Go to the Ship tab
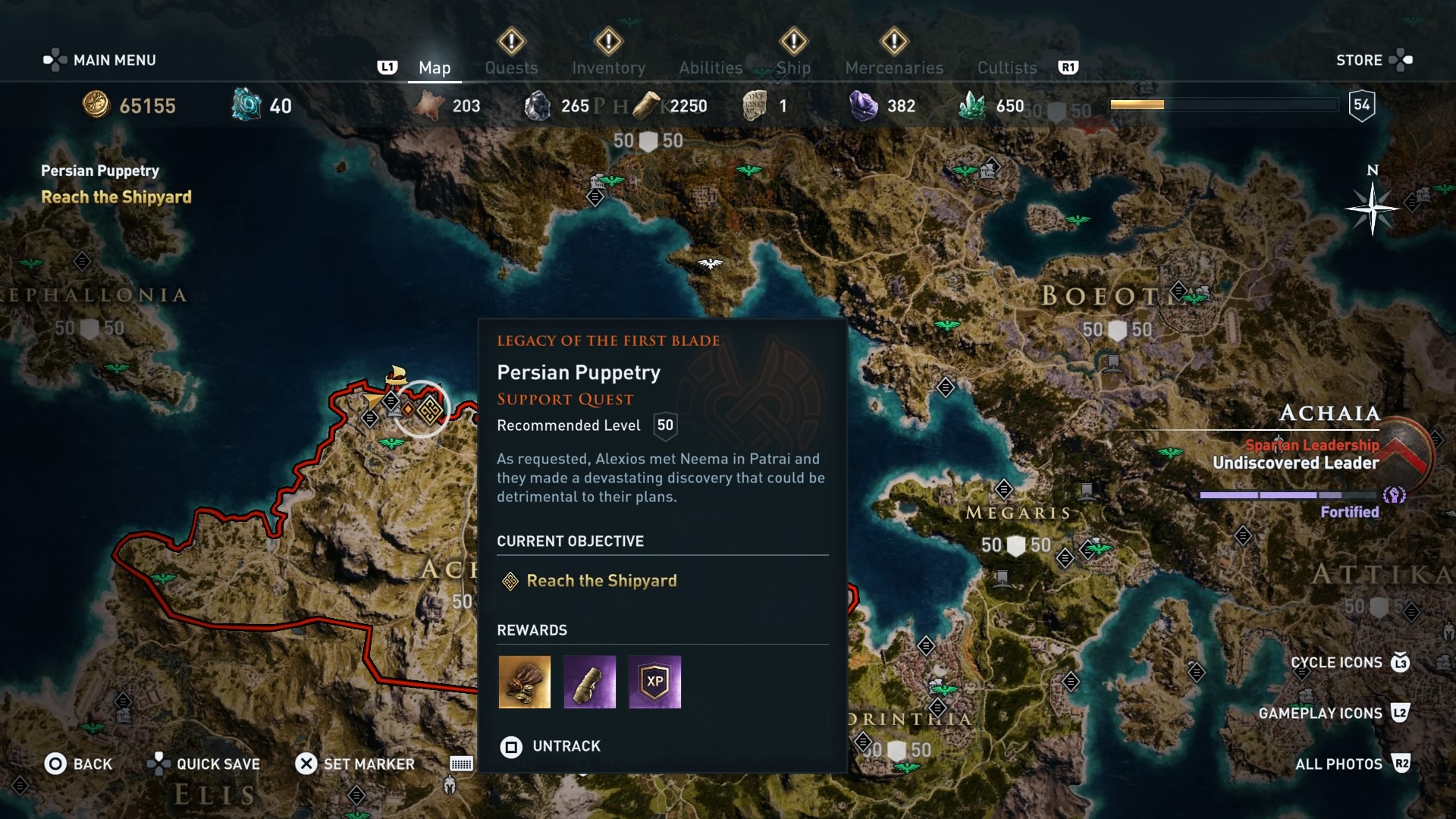The height and width of the screenshot is (819, 1456). (793, 67)
